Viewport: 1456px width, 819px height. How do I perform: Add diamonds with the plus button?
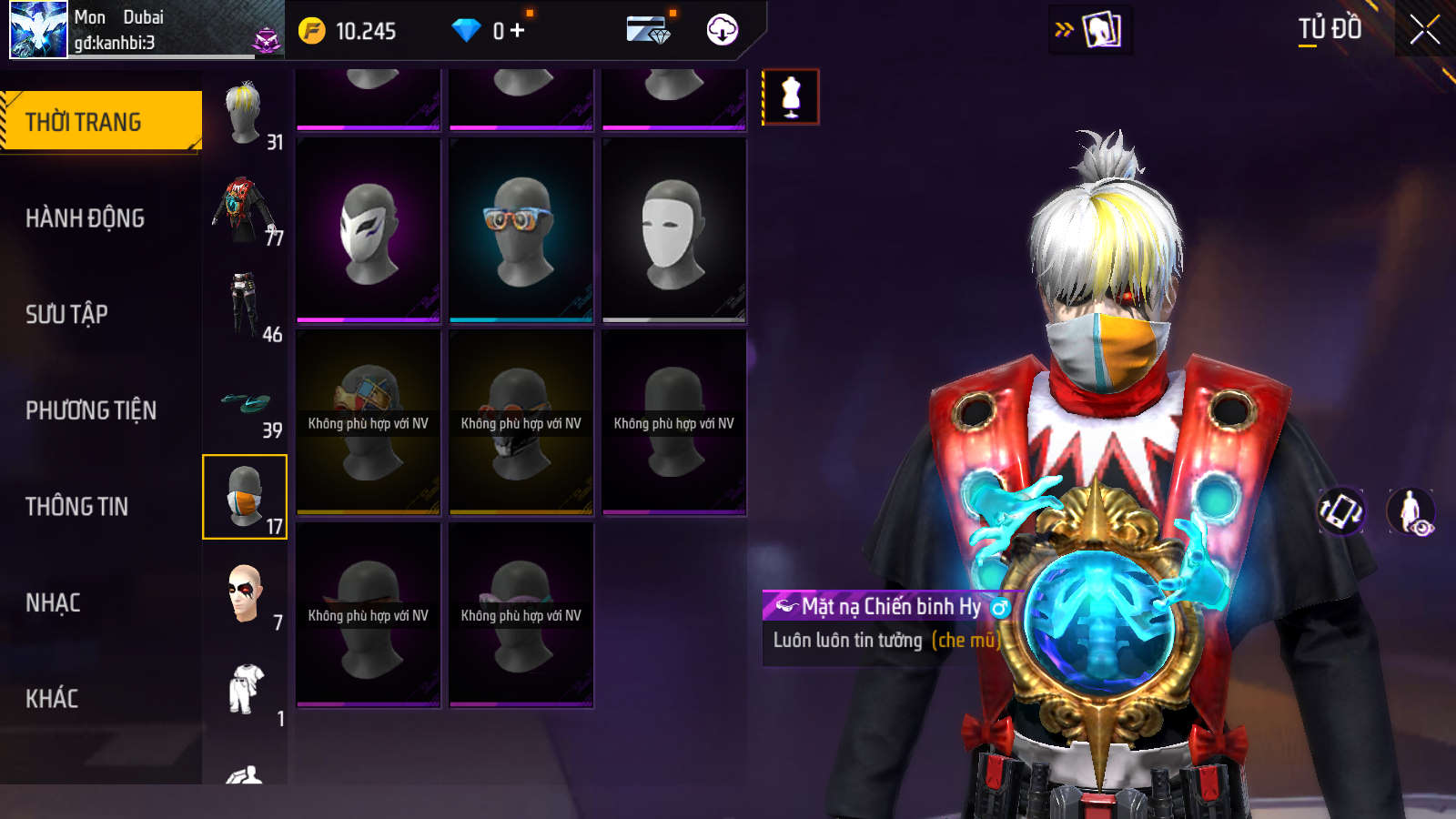click(518, 31)
